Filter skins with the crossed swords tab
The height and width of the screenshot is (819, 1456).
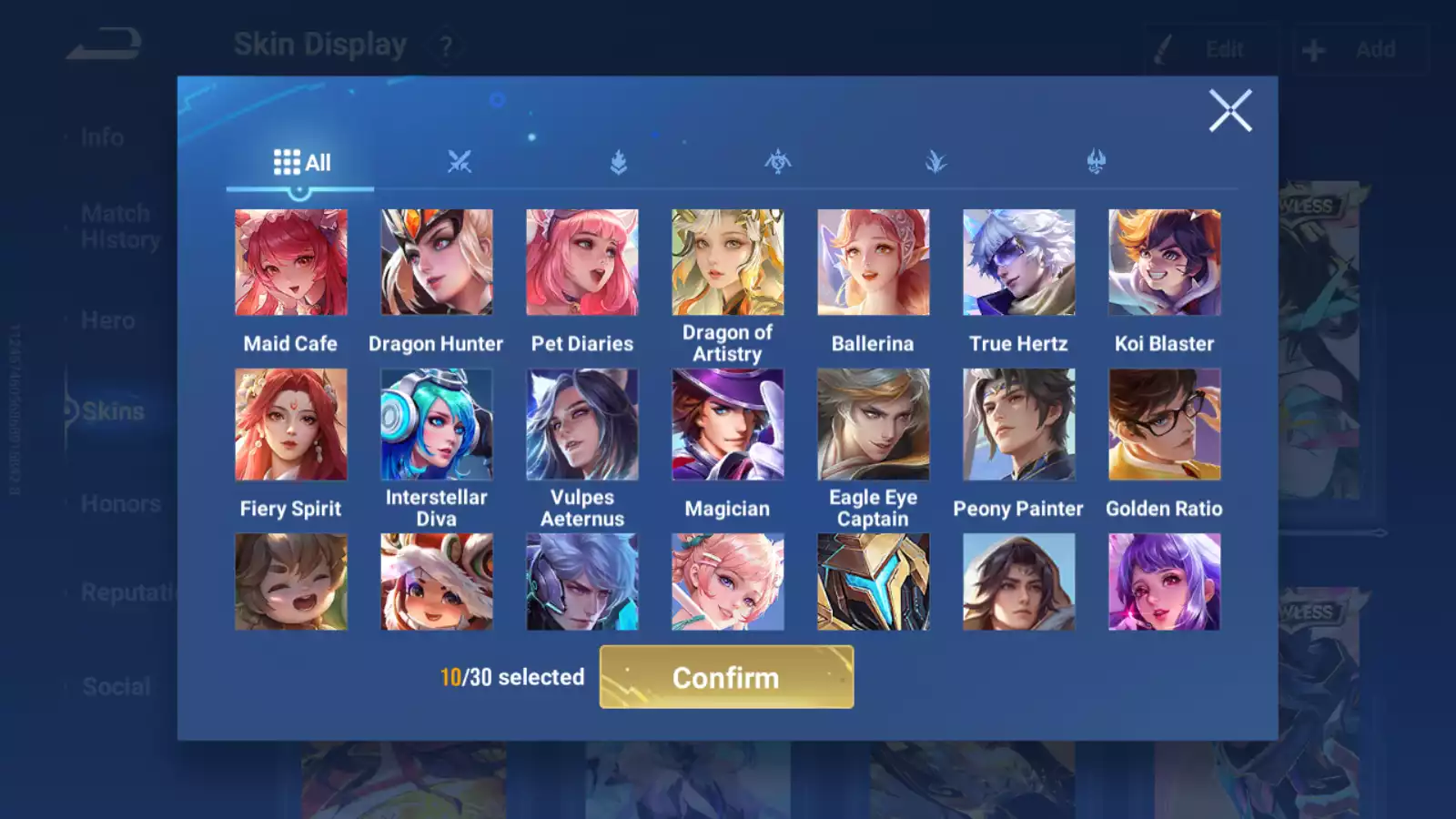(460, 163)
